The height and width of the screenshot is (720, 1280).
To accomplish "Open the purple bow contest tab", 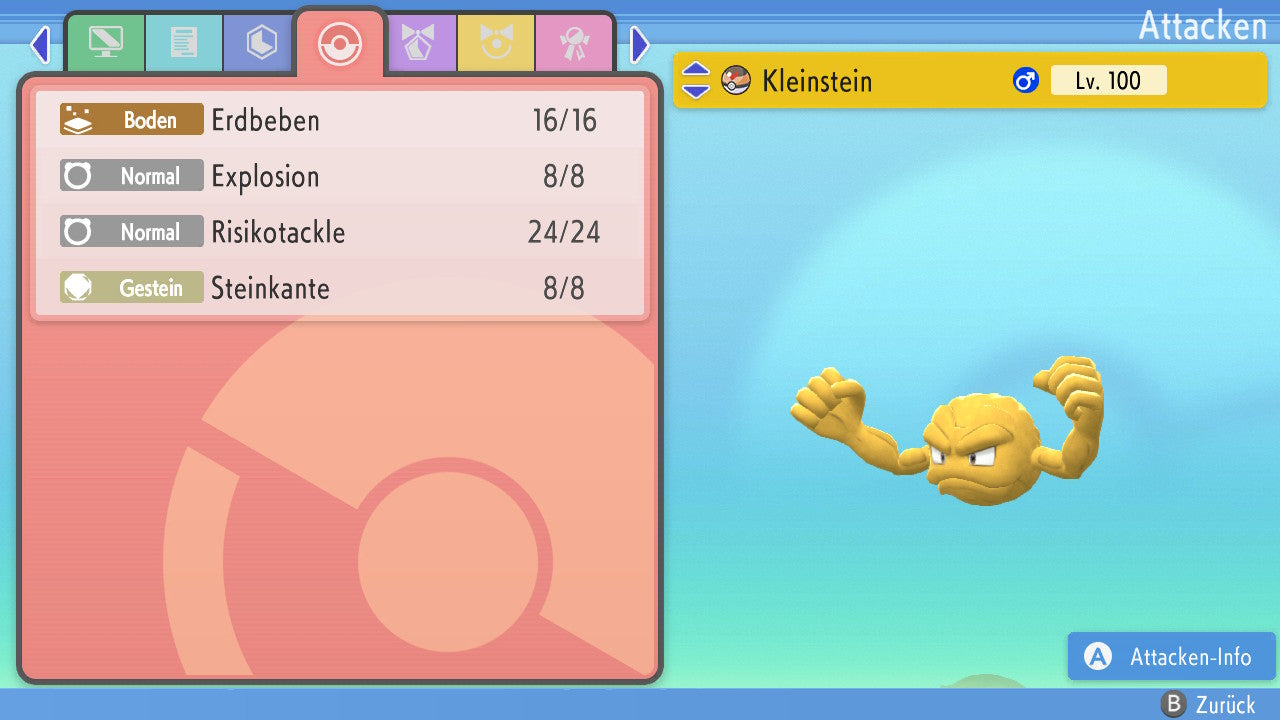I will (419, 43).
